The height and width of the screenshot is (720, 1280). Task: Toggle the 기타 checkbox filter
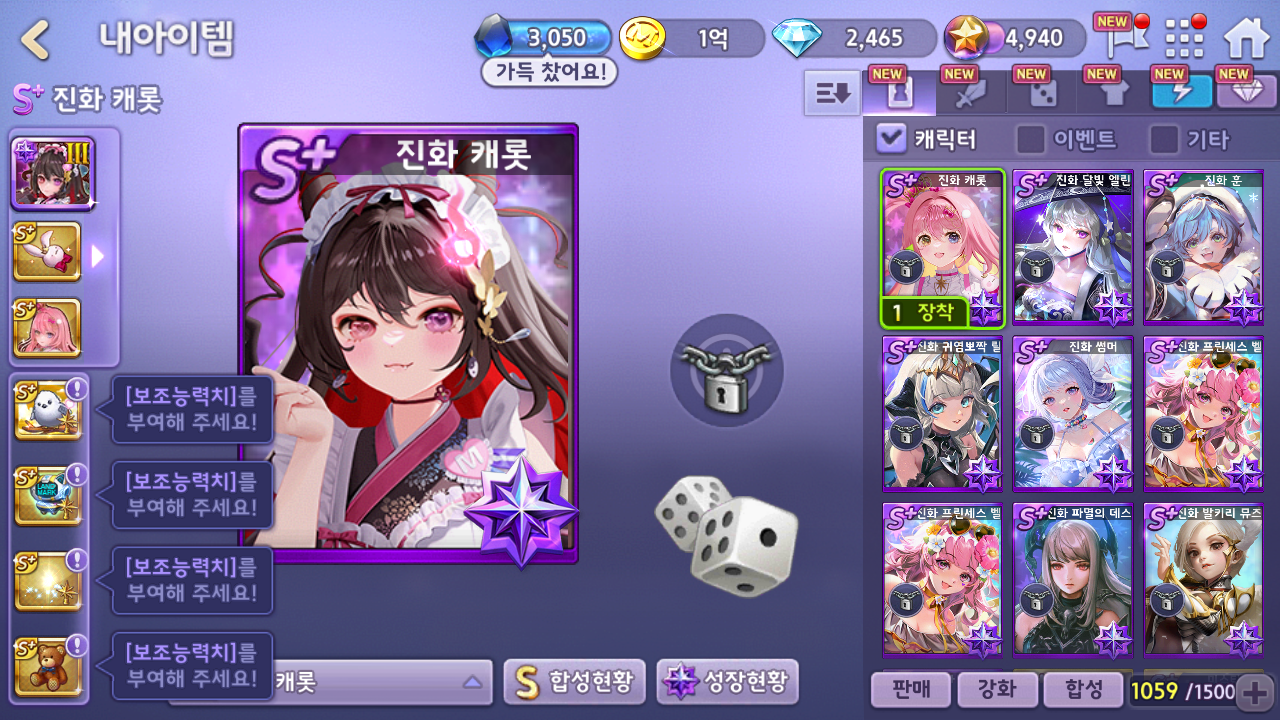point(1163,139)
